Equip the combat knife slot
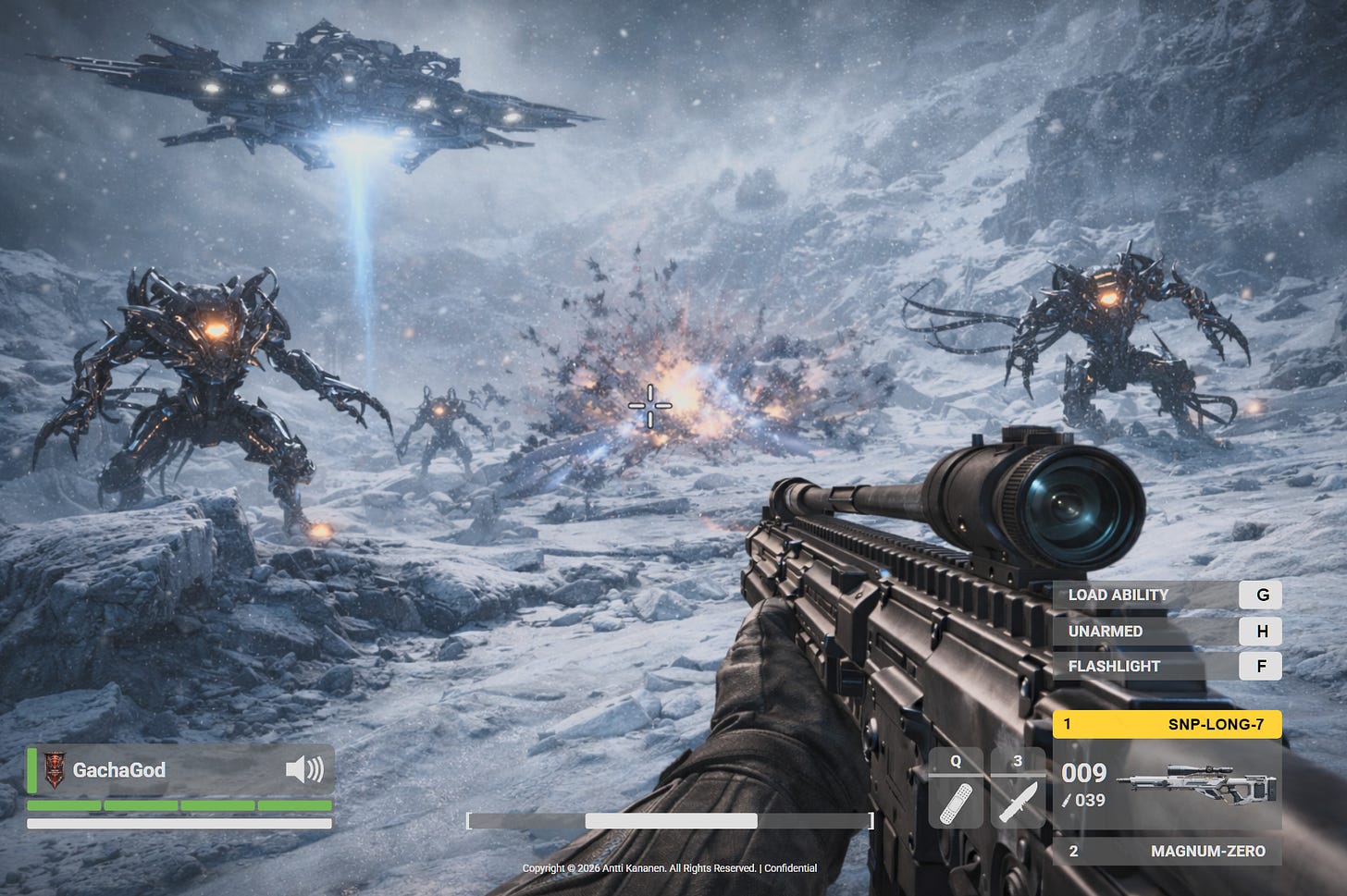Screen dimensions: 1347x896 coord(1018,801)
